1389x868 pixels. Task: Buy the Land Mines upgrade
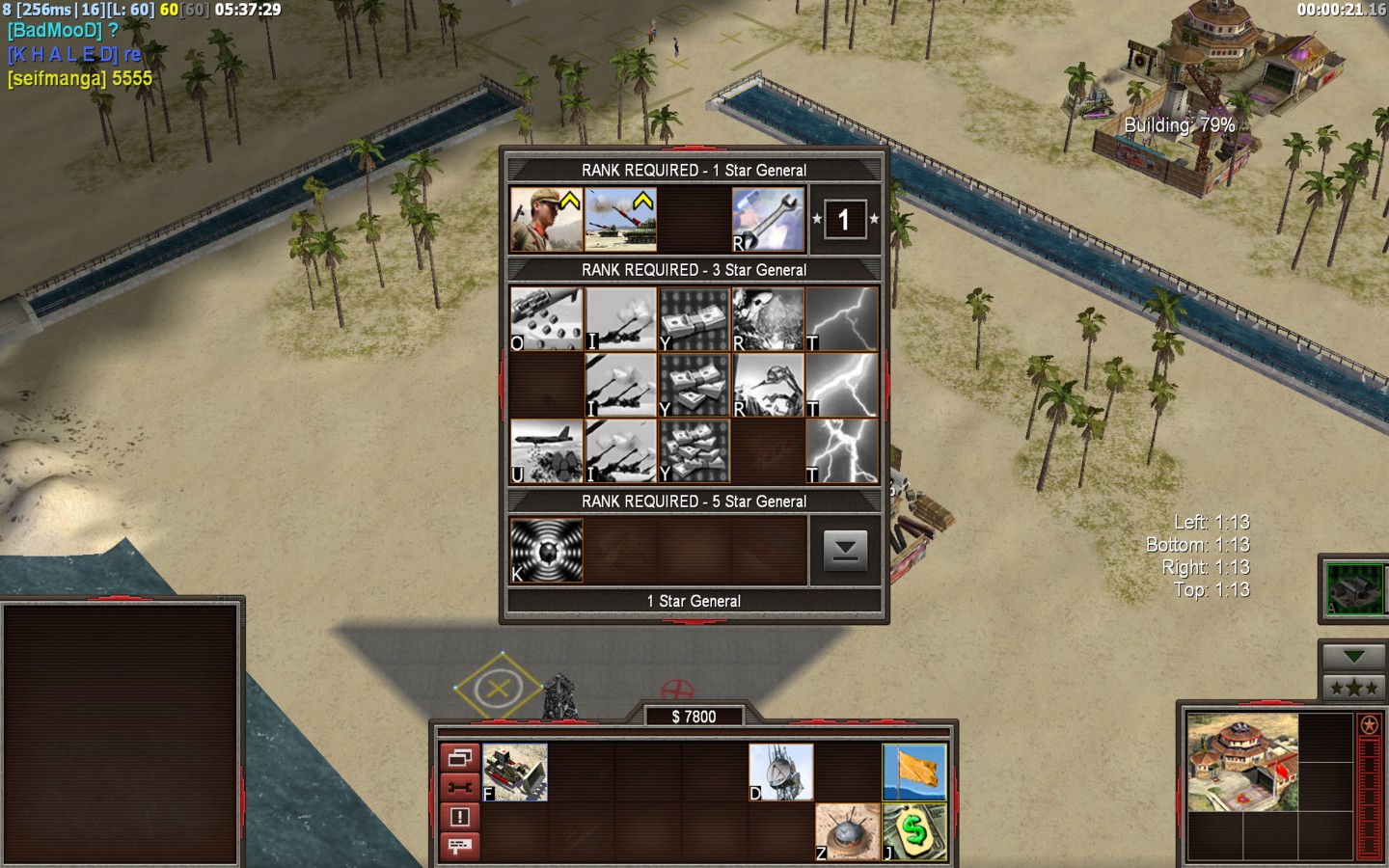[x=847, y=831]
